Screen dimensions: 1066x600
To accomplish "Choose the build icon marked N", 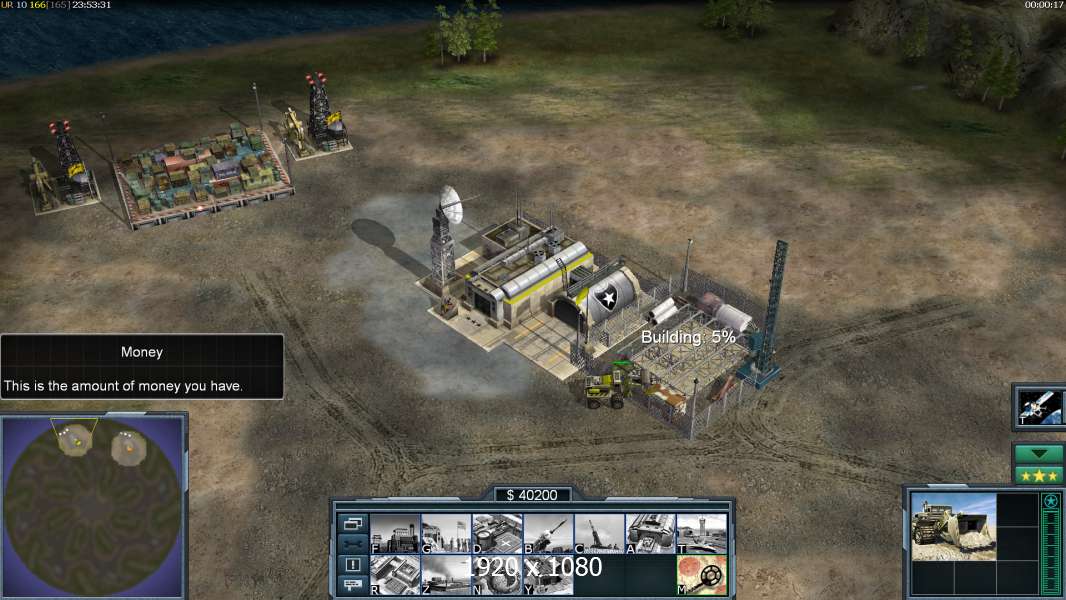I will pos(497,574).
